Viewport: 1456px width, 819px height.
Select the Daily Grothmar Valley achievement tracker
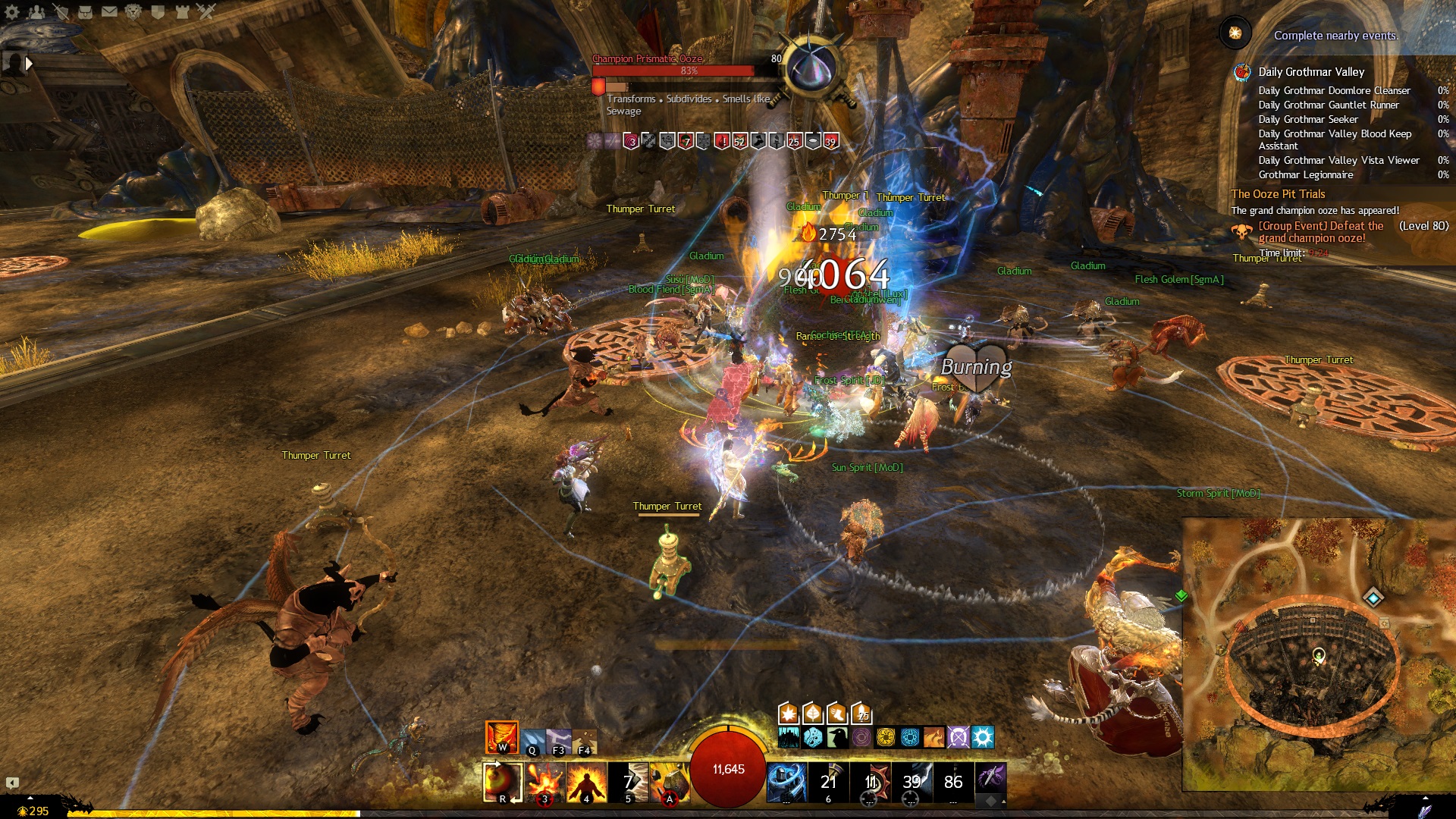coord(1311,72)
